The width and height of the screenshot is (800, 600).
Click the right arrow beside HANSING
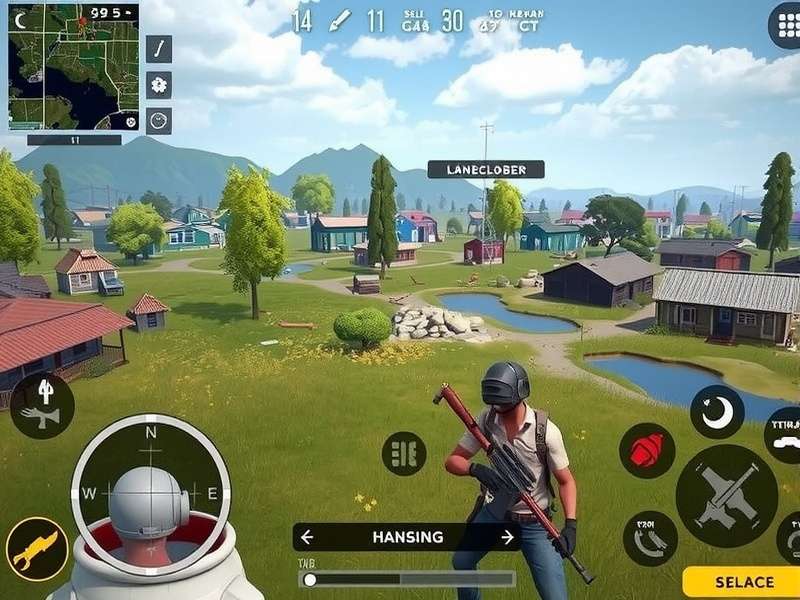click(x=507, y=537)
